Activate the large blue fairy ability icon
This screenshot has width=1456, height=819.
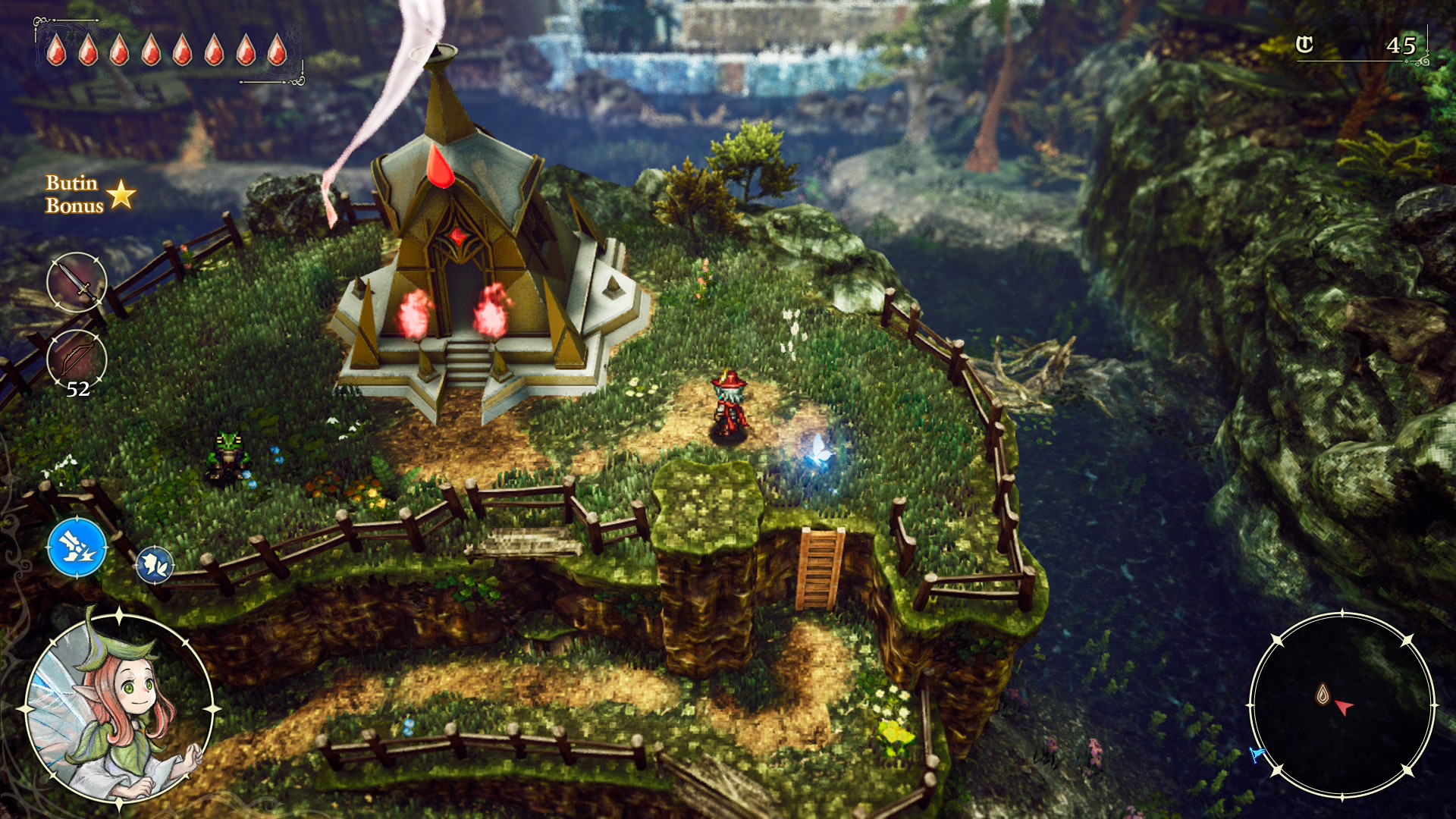click(x=77, y=548)
